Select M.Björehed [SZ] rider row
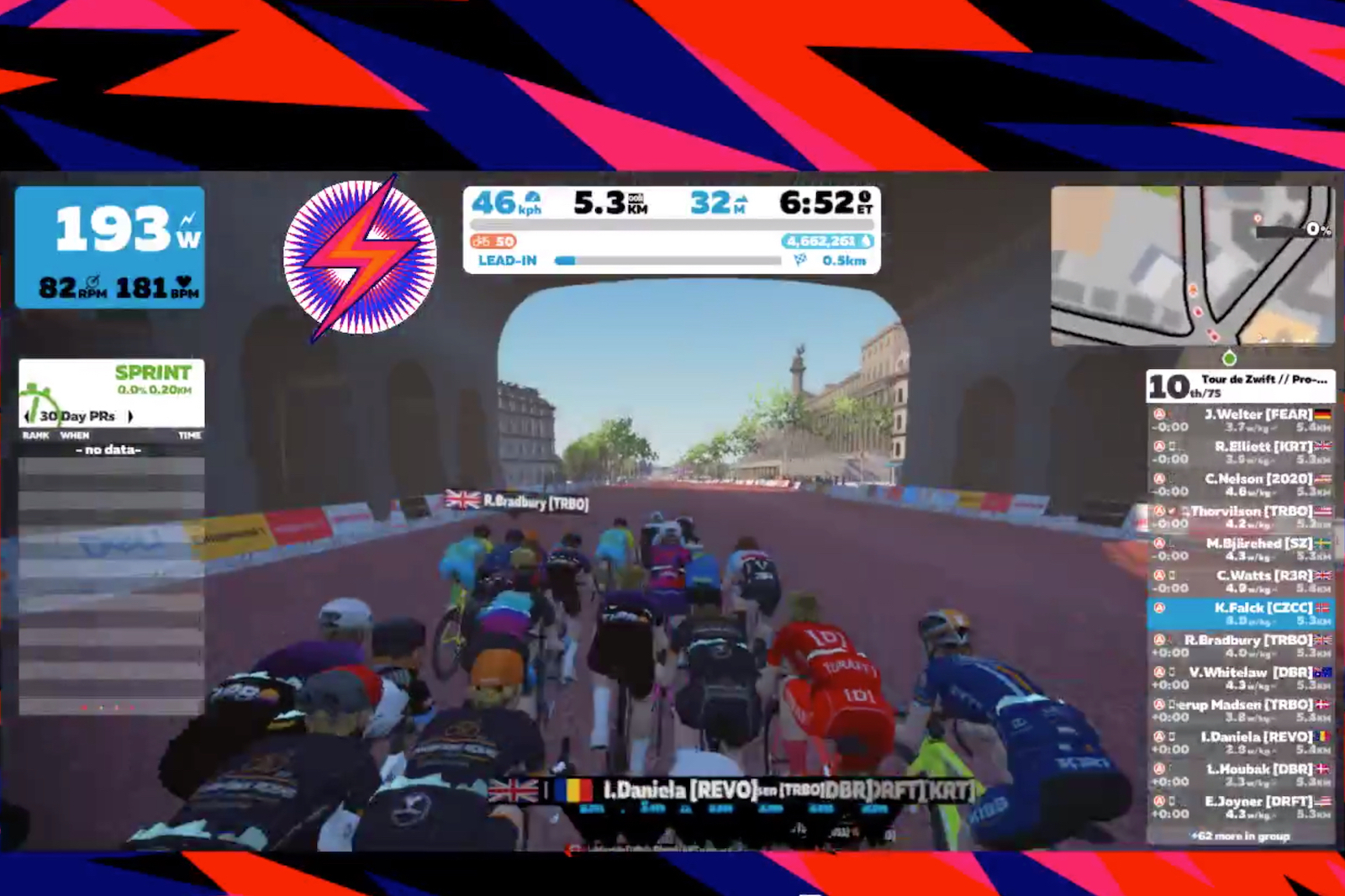This screenshot has height=896, width=1345. [1240, 550]
